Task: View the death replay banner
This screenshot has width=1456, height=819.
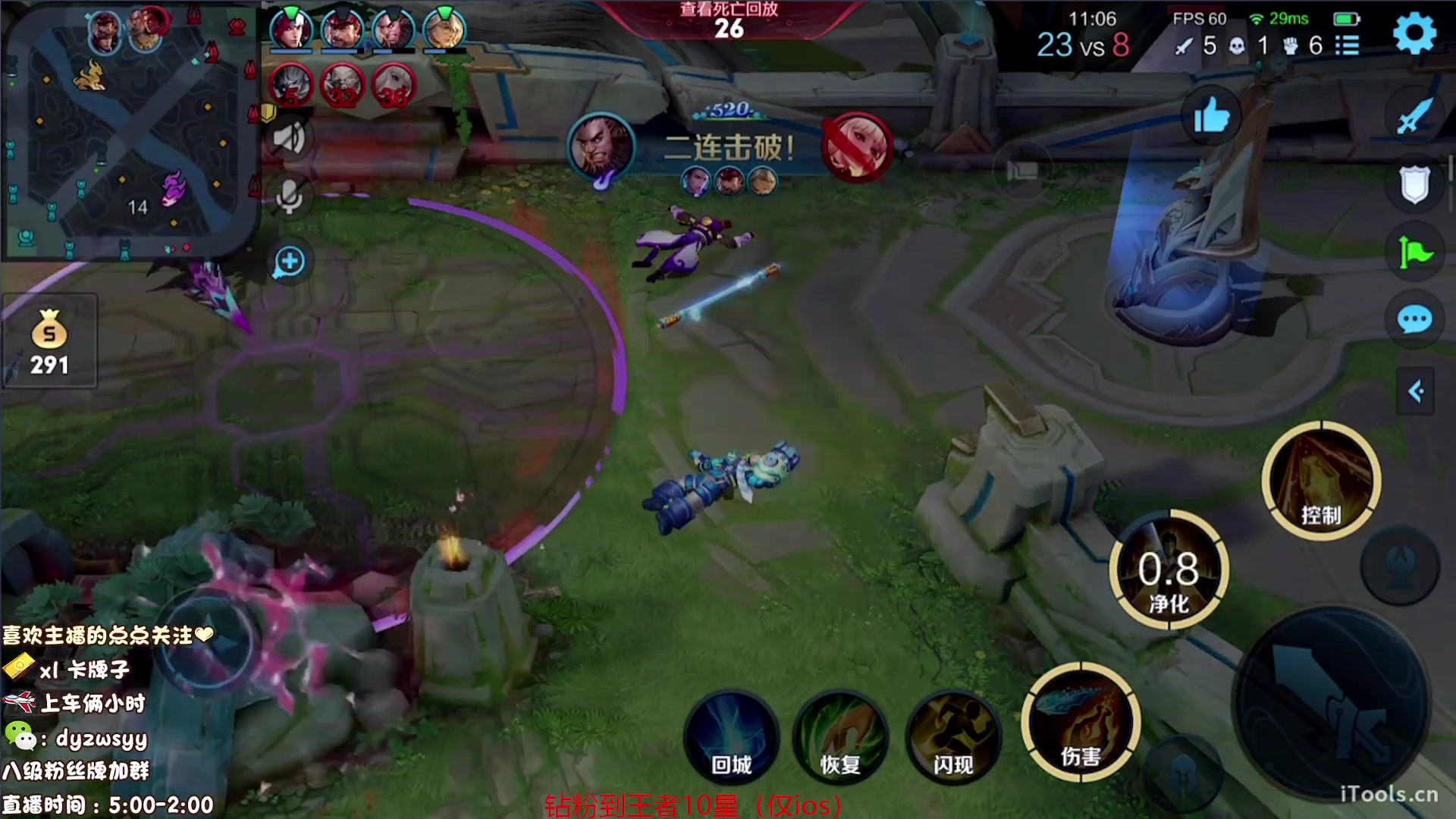Action: pyautogui.click(x=728, y=20)
